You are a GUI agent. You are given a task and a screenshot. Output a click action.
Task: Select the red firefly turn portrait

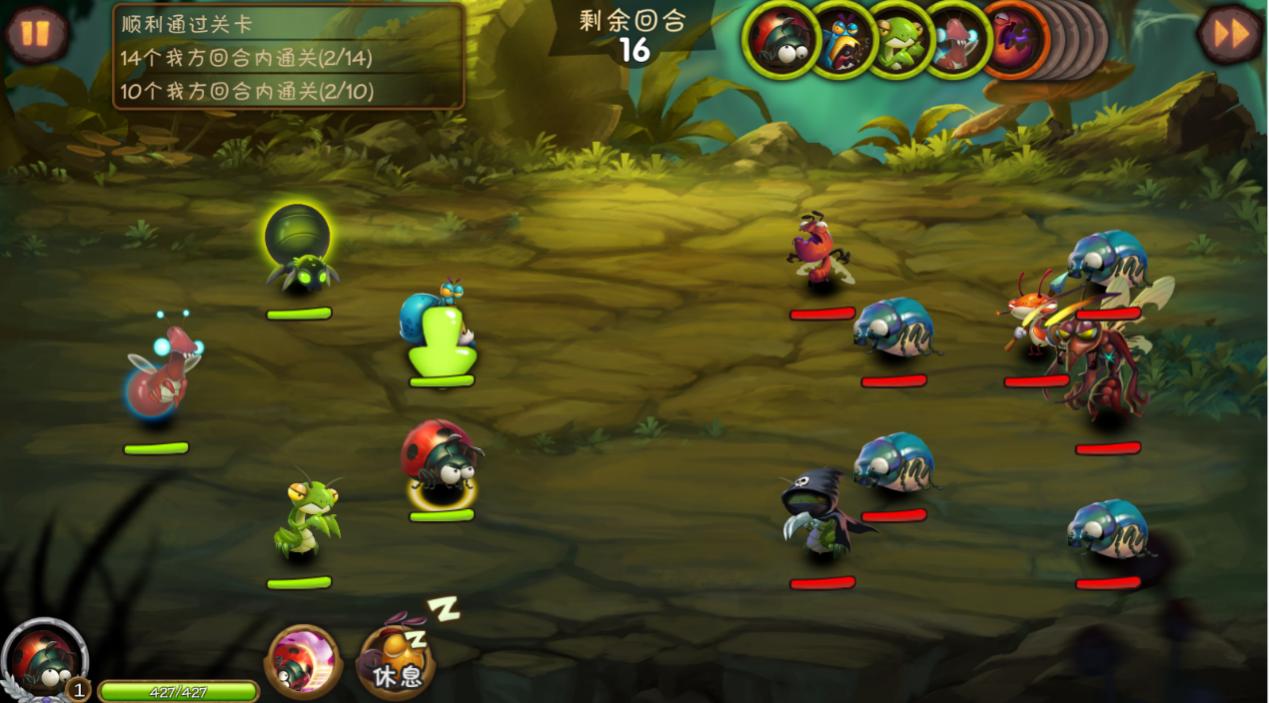click(954, 41)
